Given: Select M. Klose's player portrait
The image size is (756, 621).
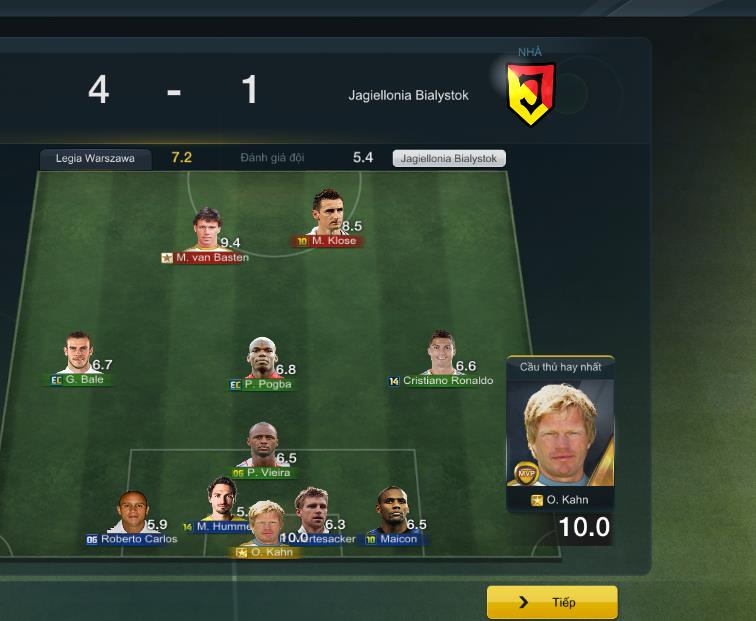Looking at the screenshot, I should click(x=327, y=214).
